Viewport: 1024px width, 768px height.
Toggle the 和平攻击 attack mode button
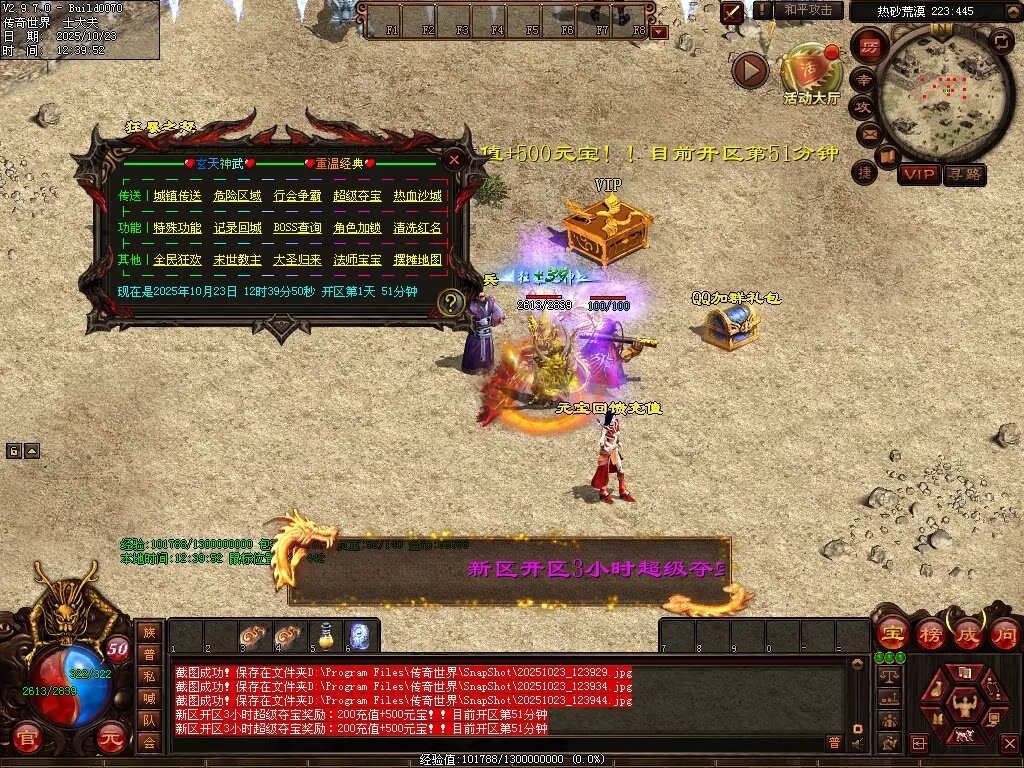(x=807, y=10)
